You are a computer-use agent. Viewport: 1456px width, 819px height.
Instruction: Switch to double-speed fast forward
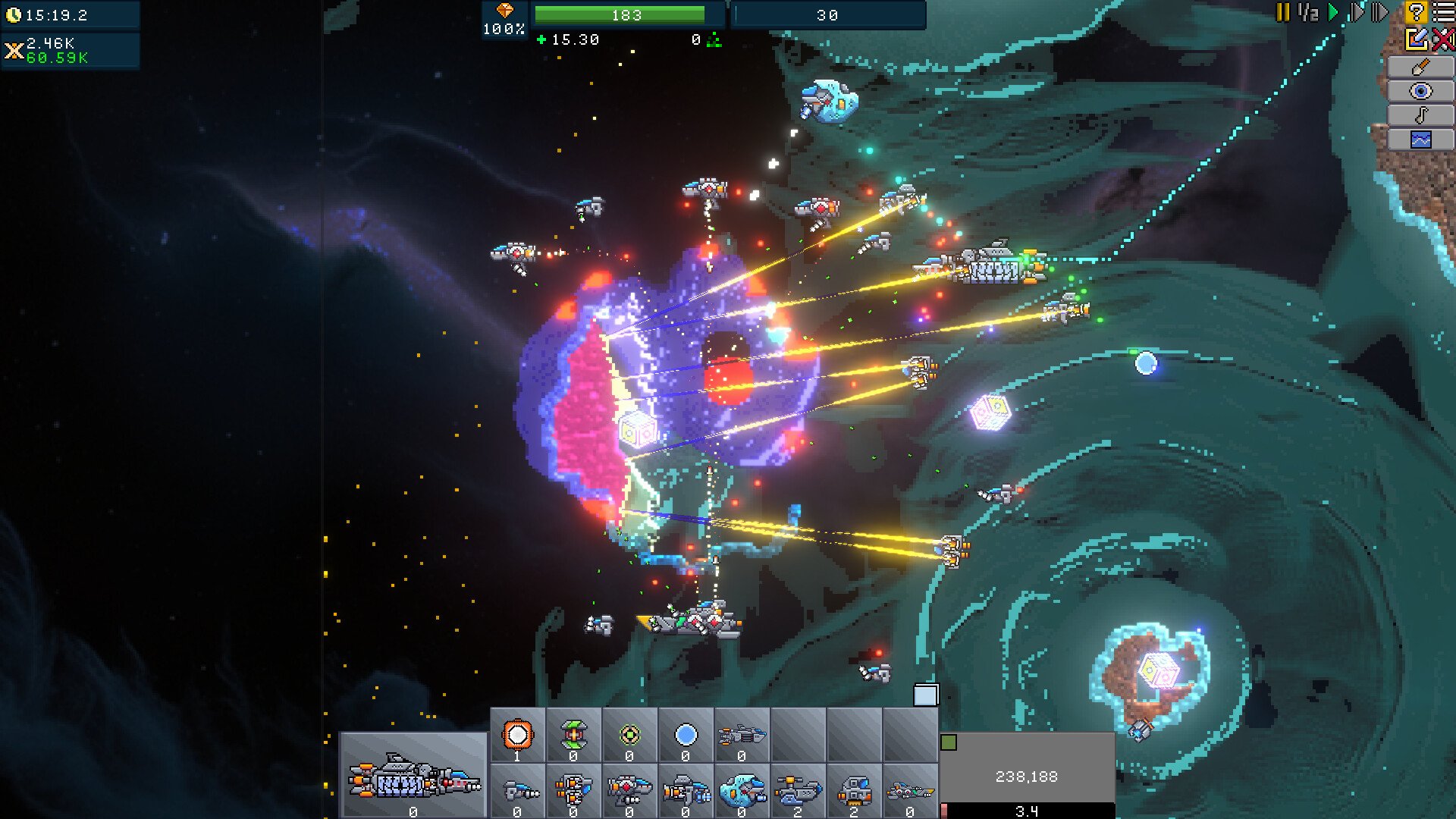1357,12
